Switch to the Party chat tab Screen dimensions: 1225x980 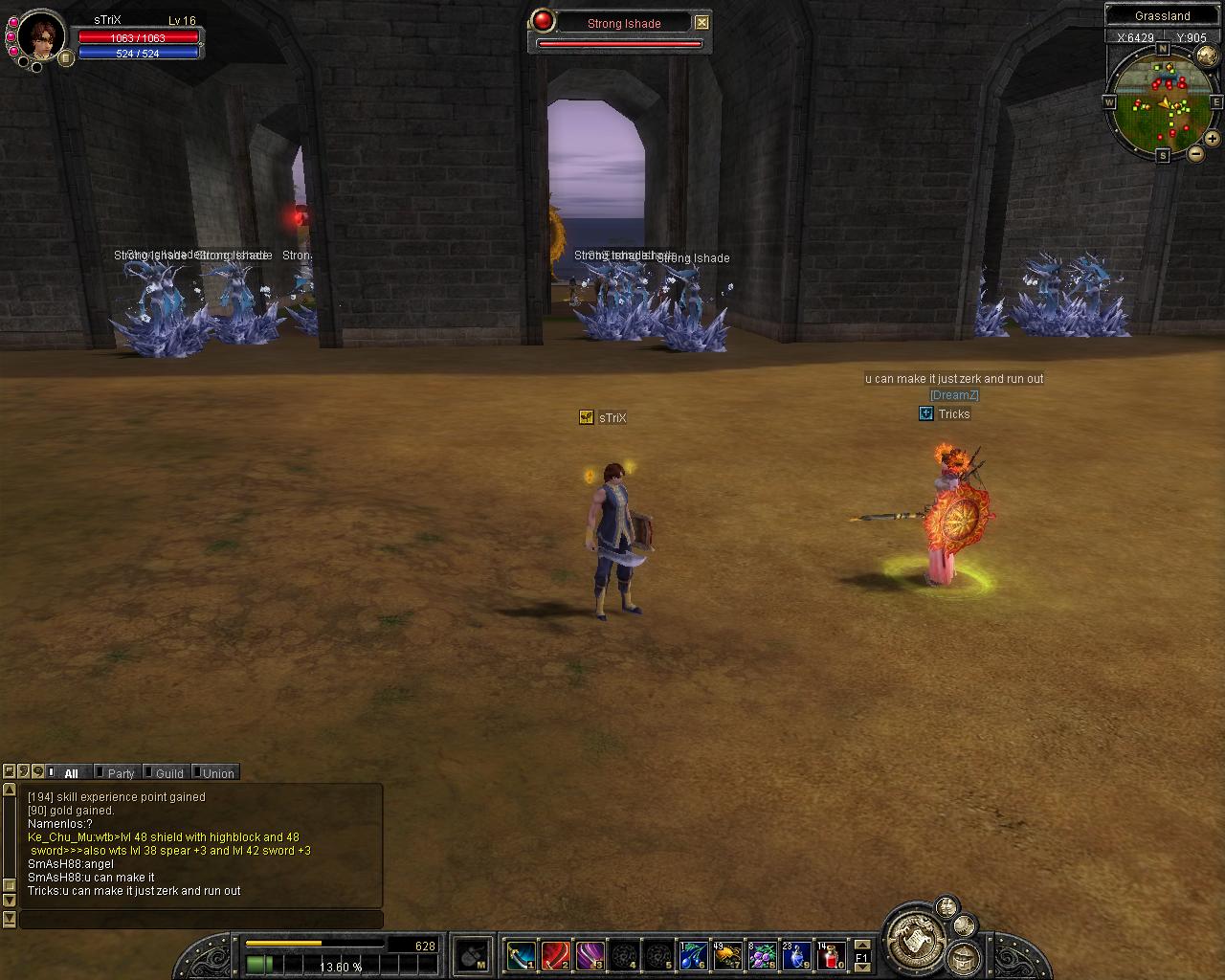tap(120, 773)
